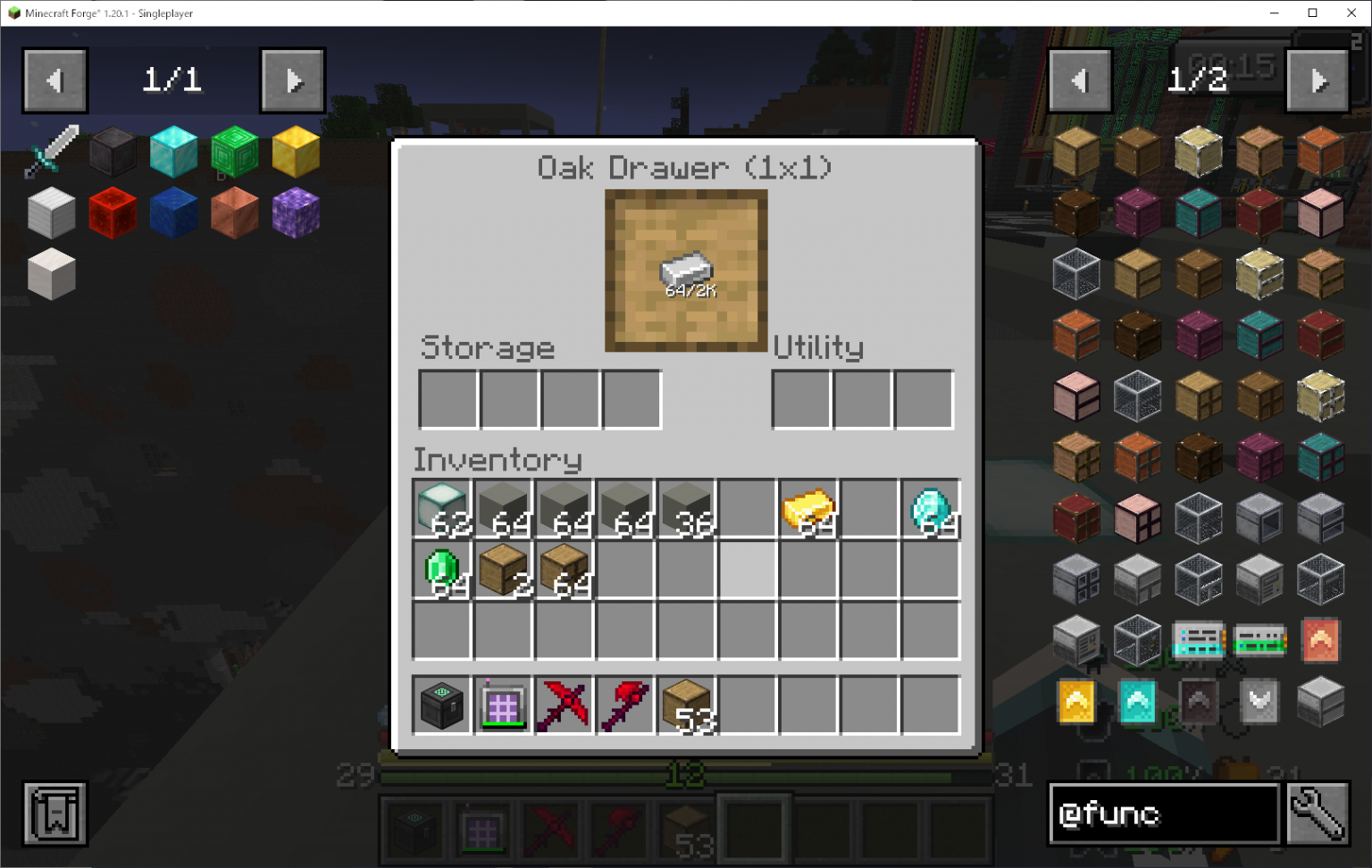
Task: Toggle the bookmark overlay icon at bottom left
Action: tap(54, 813)
